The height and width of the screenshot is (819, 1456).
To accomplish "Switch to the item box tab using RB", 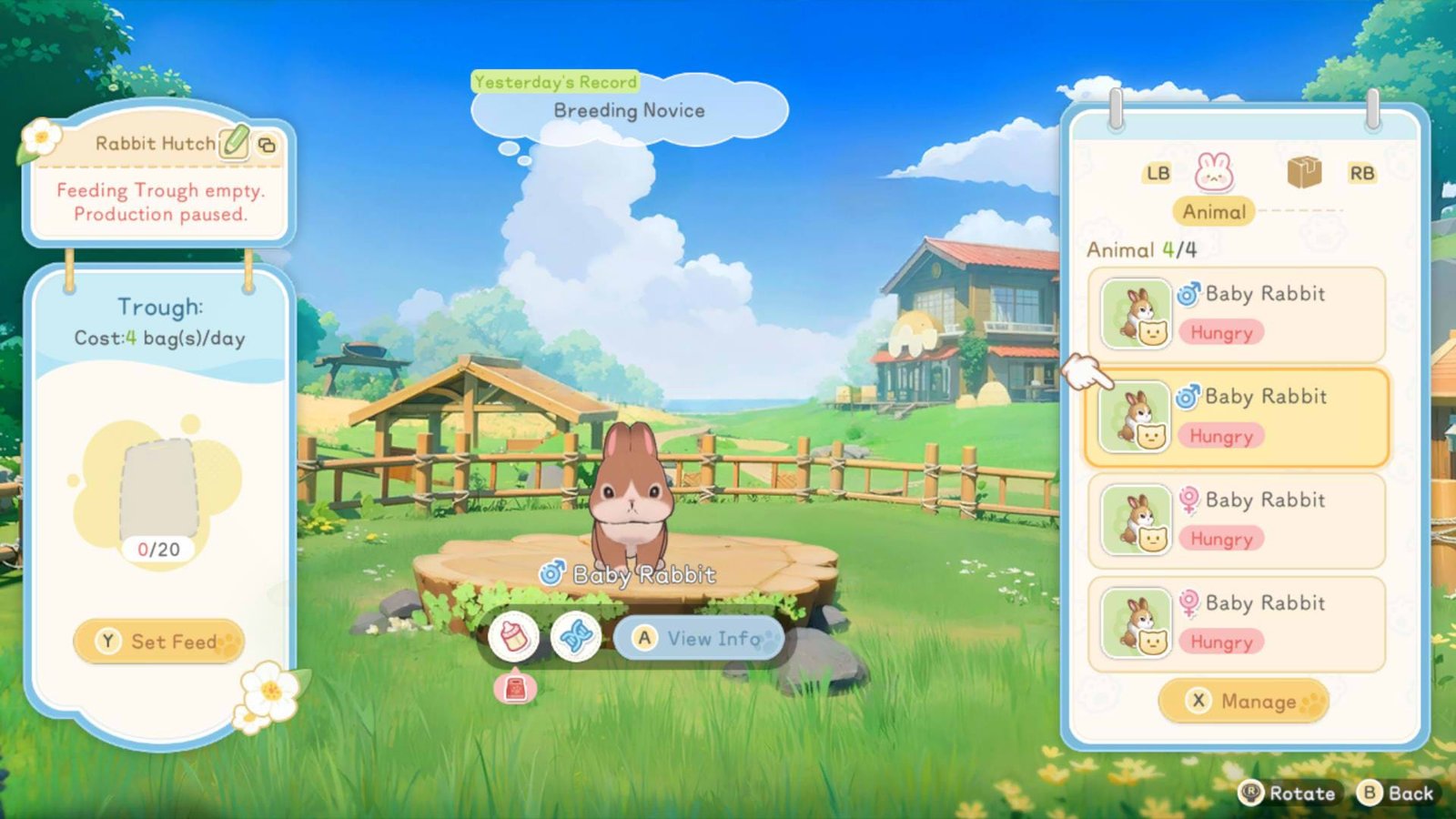I will [x=1364, y=171].
